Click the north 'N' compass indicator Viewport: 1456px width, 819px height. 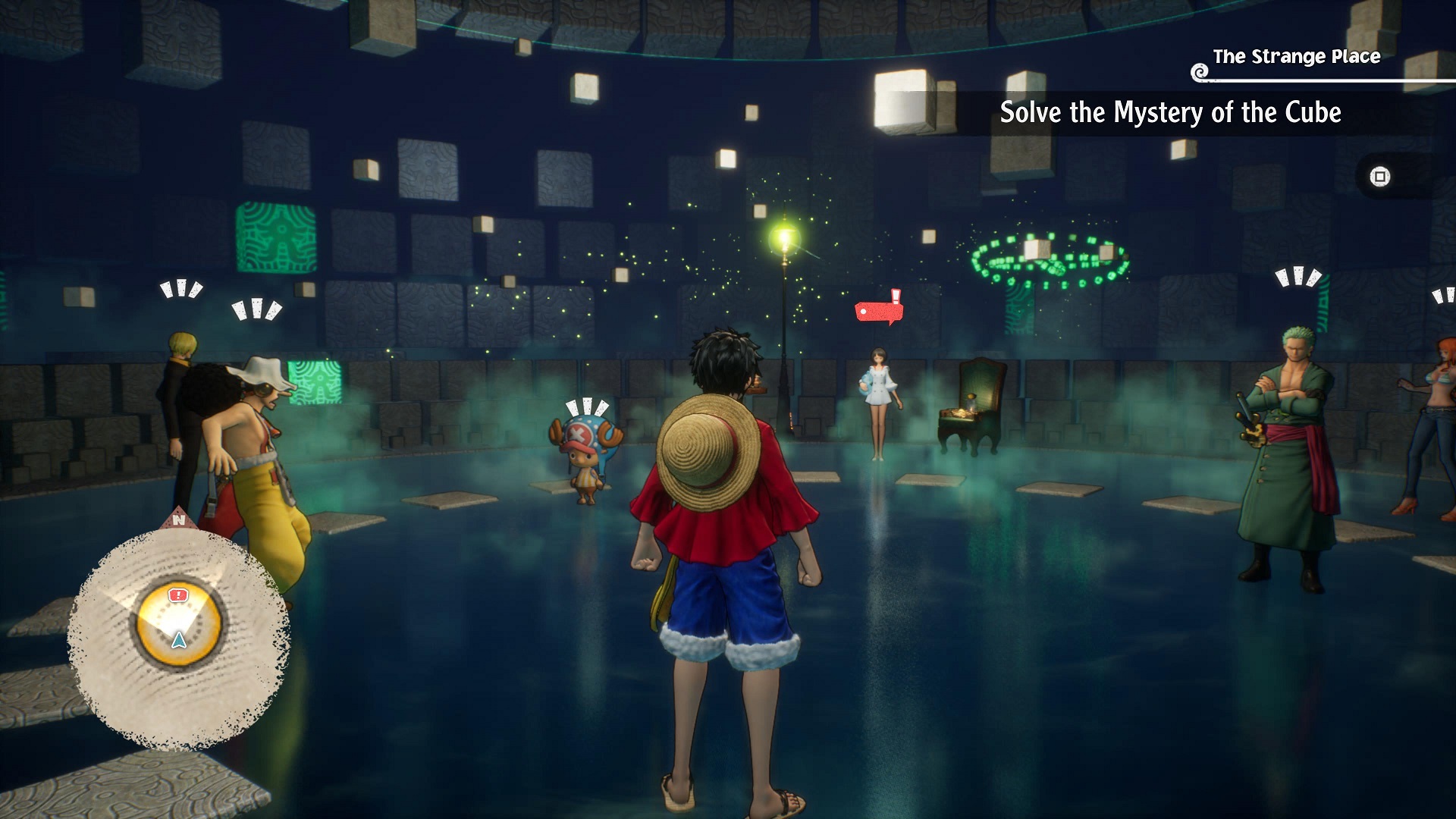178,520
